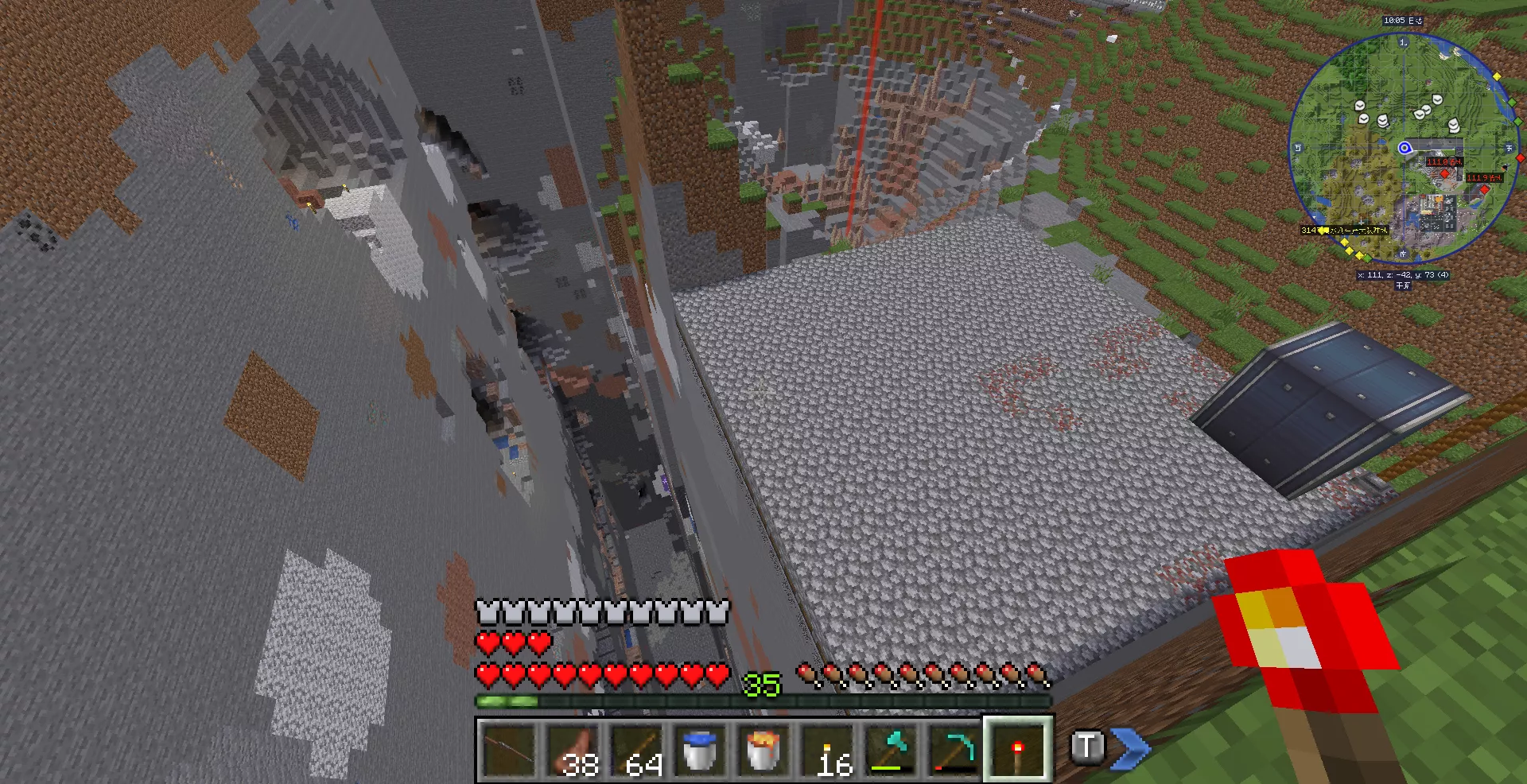The width and height of the screenshot is (1527, 784).
Task: Select the lava bucket hotbar slot
Action: click(763, 749)
